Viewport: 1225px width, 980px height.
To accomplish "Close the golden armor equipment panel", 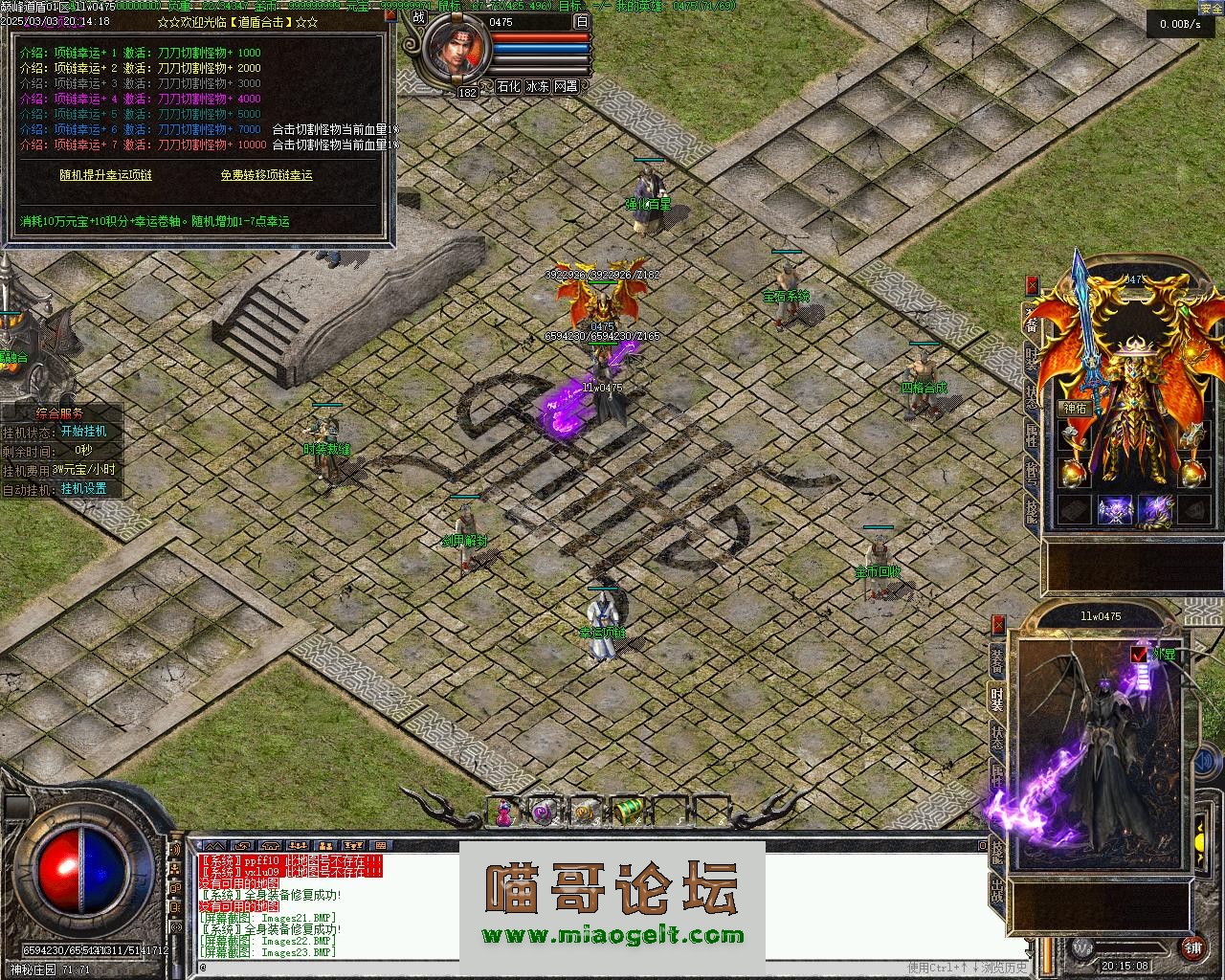I will coord(1032,284).
